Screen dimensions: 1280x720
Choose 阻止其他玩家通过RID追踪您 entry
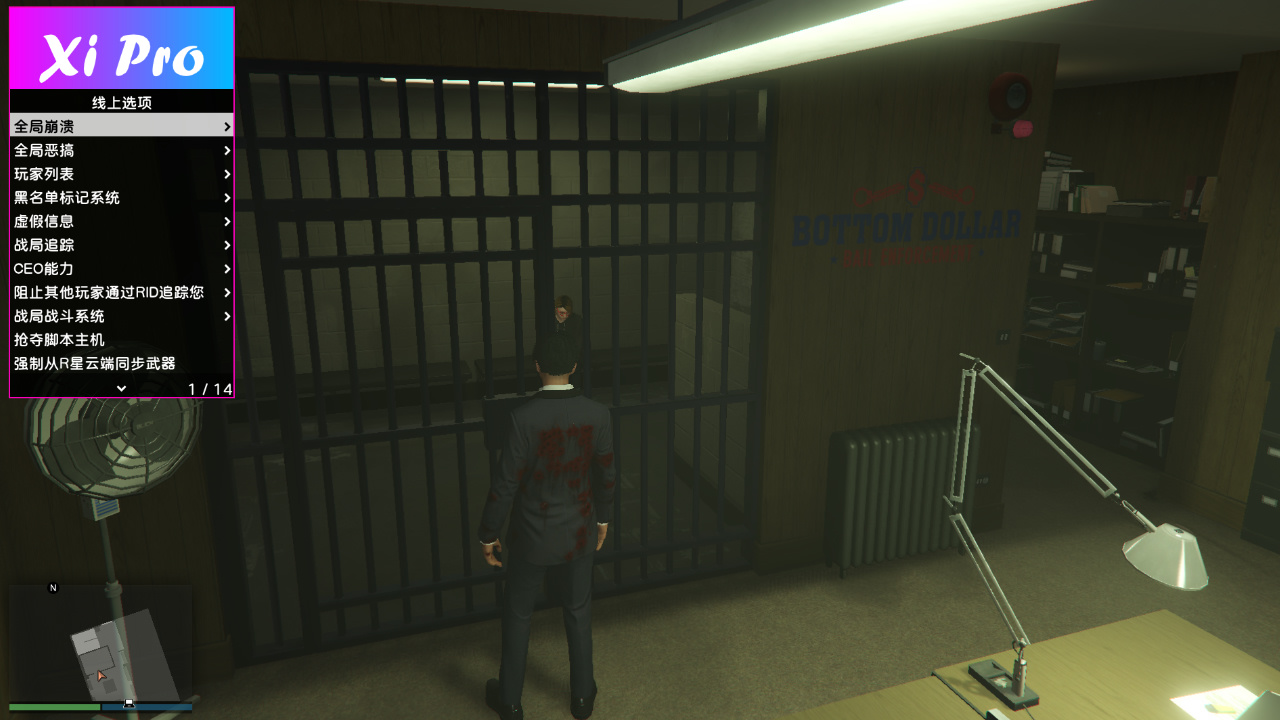click(122, 293)
